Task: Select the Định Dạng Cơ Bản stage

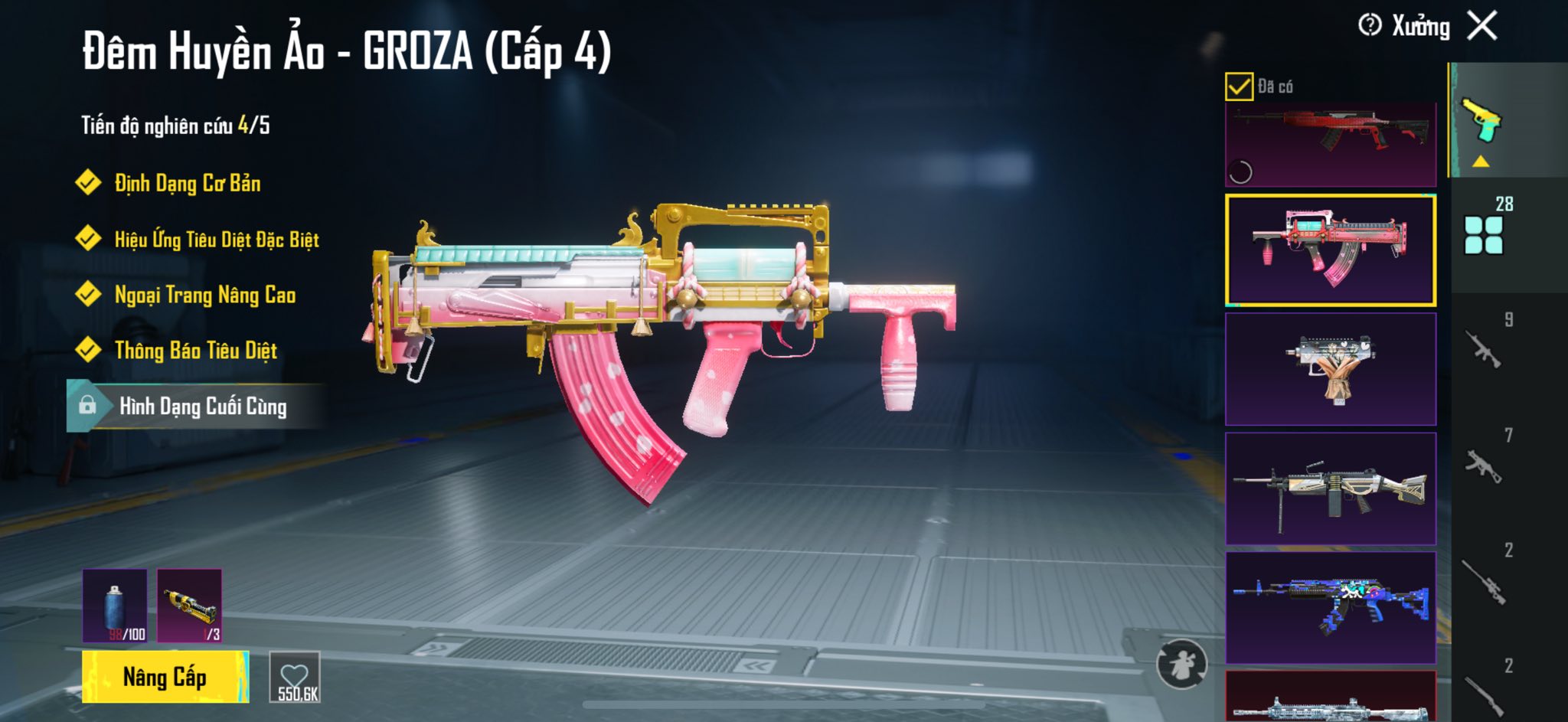Action: pos(188,184)
